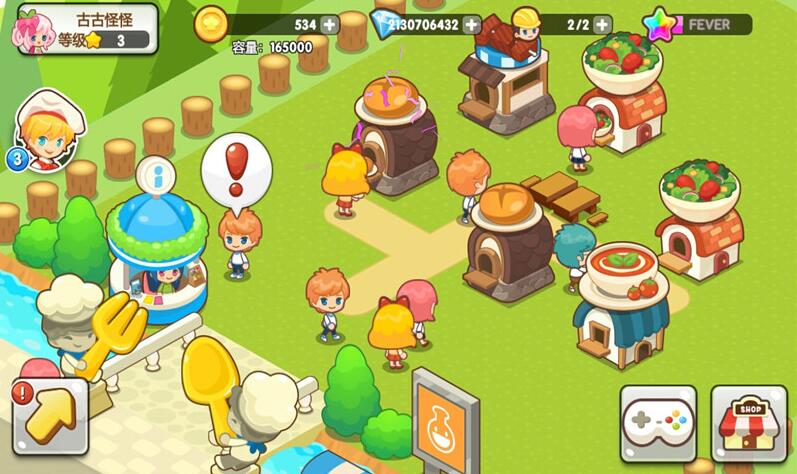Image resolution: width=797 pixels, height=474 pixels.
Task: Open the gamepad mini-games button
Action: click(x=657, y=422)
